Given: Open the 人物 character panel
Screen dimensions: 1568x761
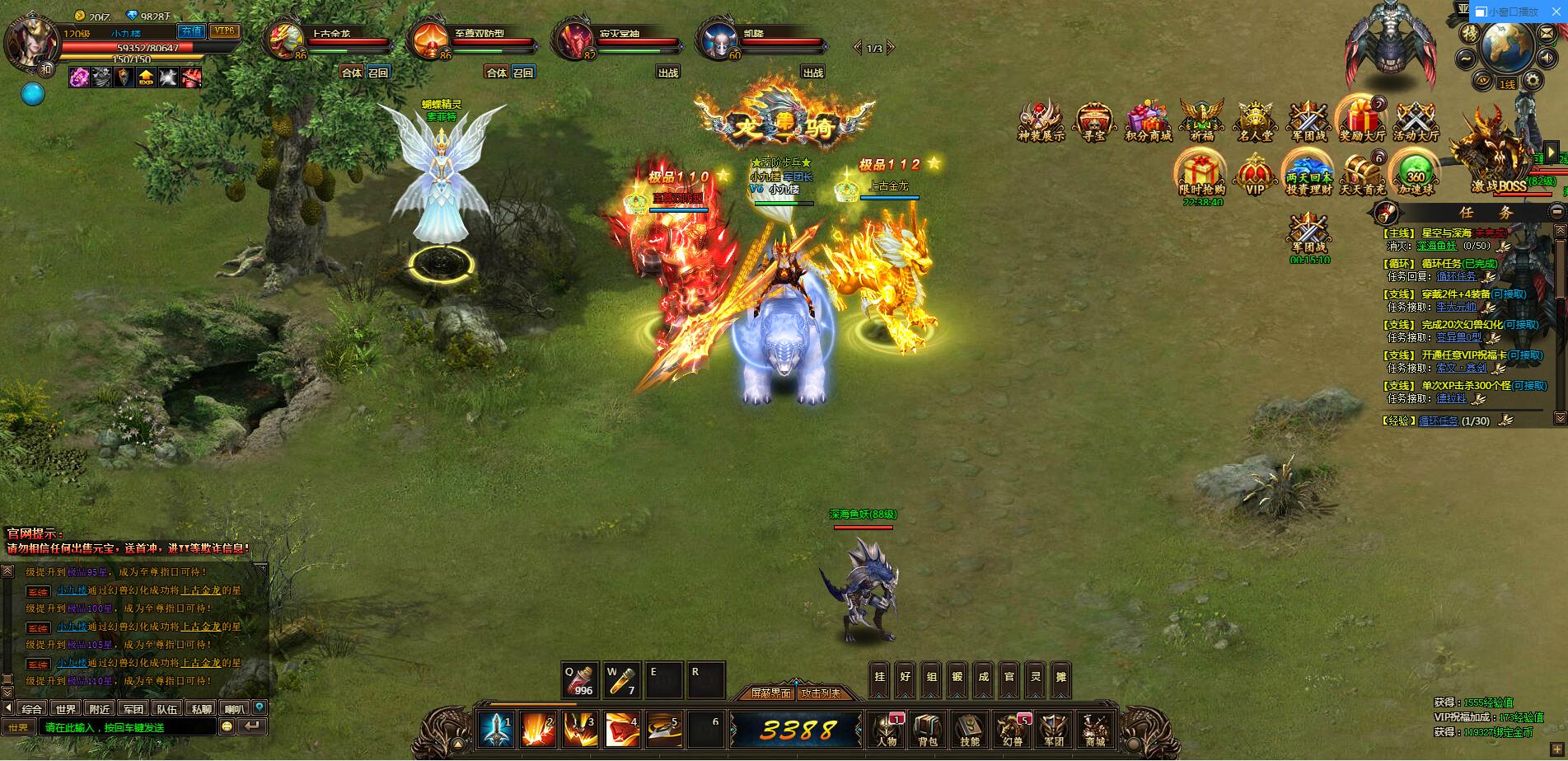Looking at the screenshot, I should [887, 729].
